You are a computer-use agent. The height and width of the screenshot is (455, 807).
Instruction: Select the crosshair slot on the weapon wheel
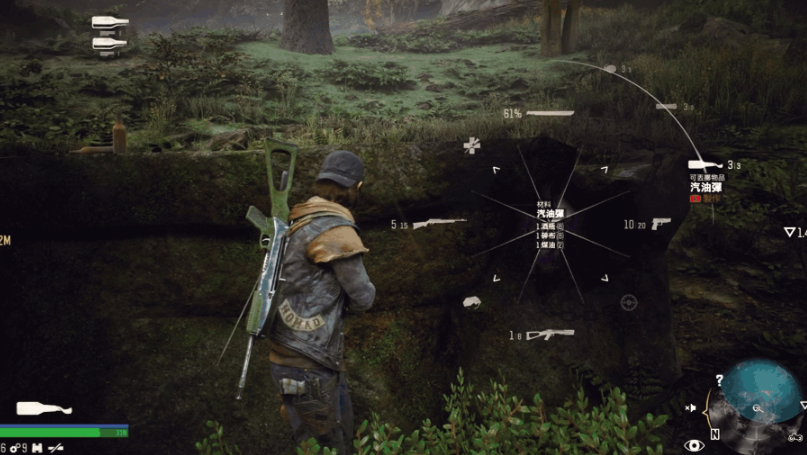pos(629,302)
